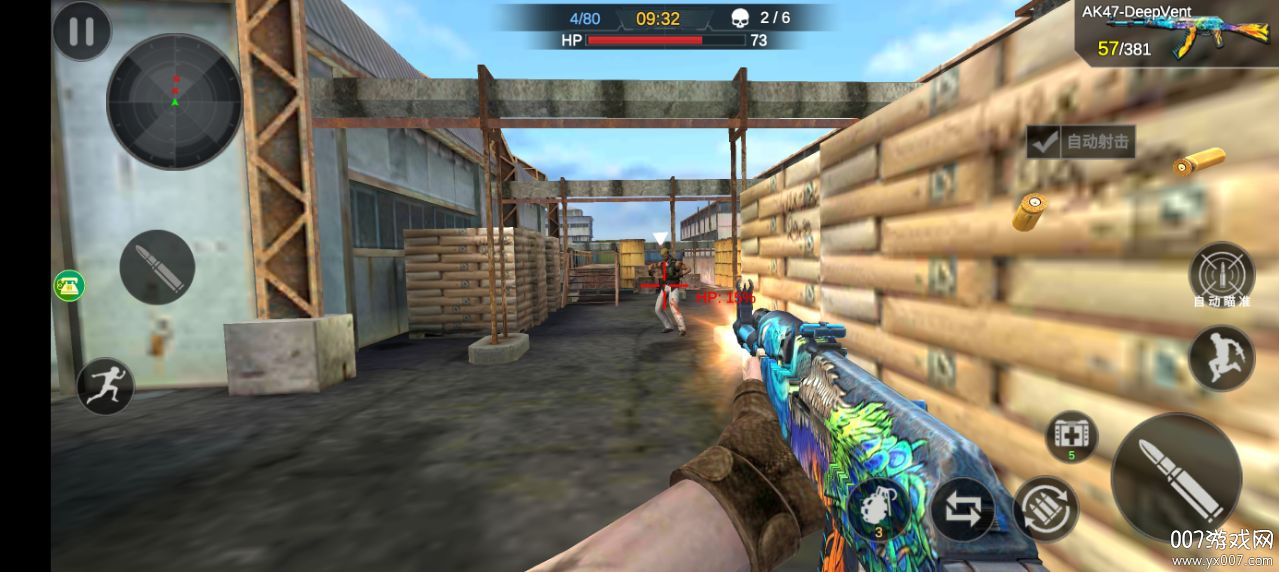This screenshot has height=572, width=1279.
Task: Reload the weapon magazine
Action: pyautogui.click(x=1046, y=509)
